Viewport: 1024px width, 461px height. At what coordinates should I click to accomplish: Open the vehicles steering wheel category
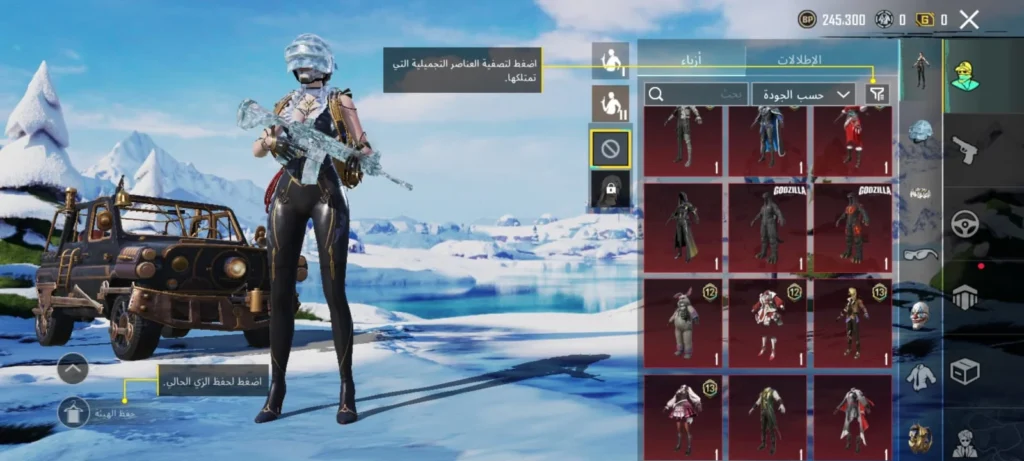965,222
